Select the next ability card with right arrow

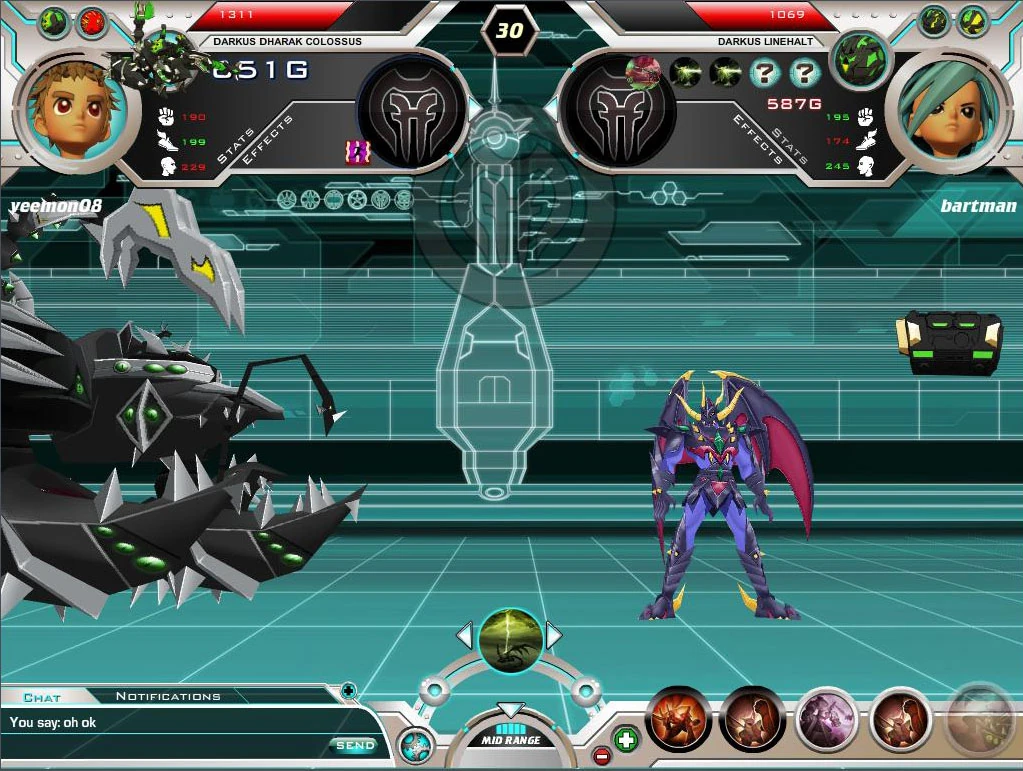pyautogui.click(x=553, y=635)
